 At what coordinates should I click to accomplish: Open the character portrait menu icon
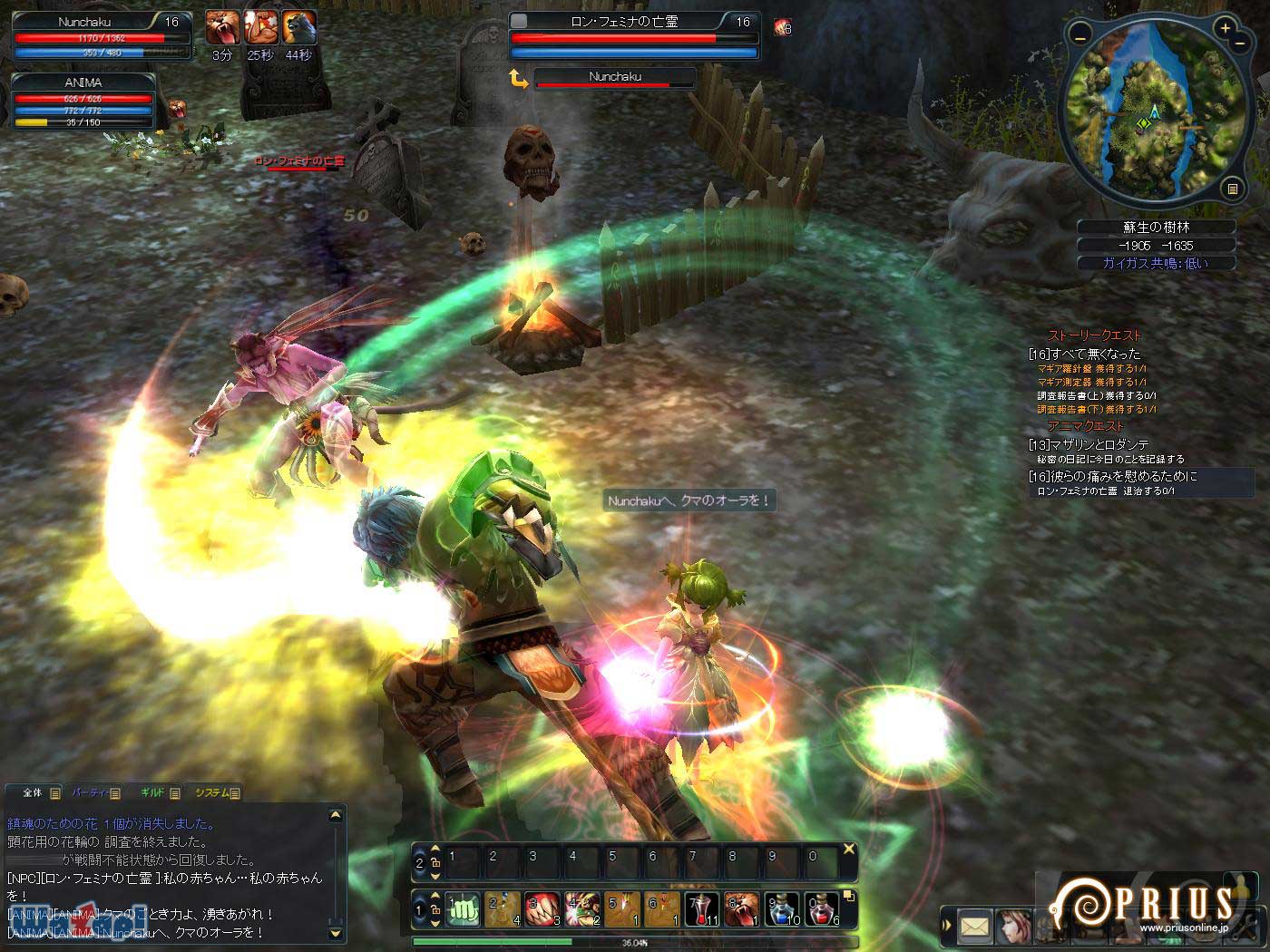click(1013, 927)
